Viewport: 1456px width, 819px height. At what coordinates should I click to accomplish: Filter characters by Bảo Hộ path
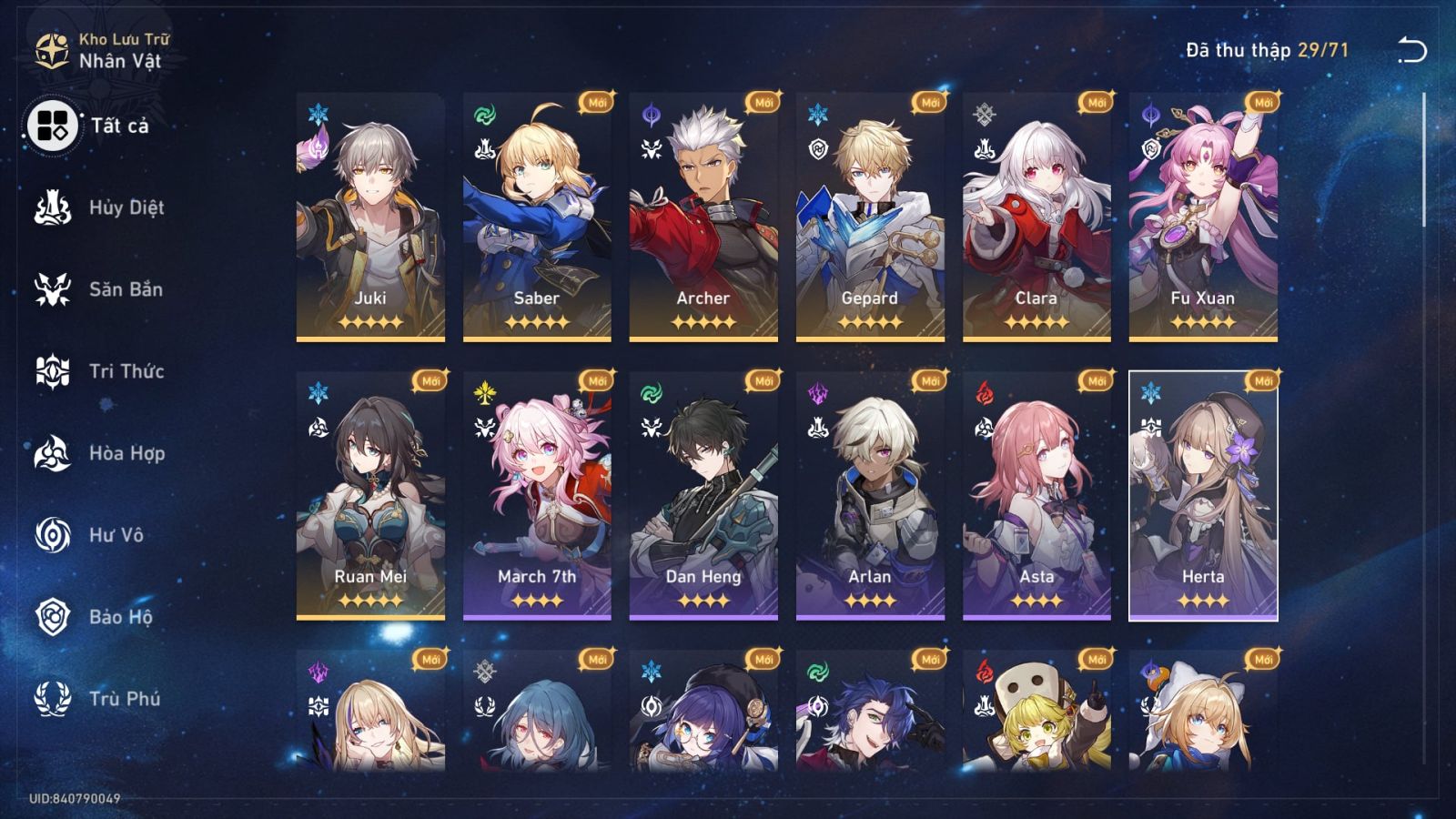52,617
